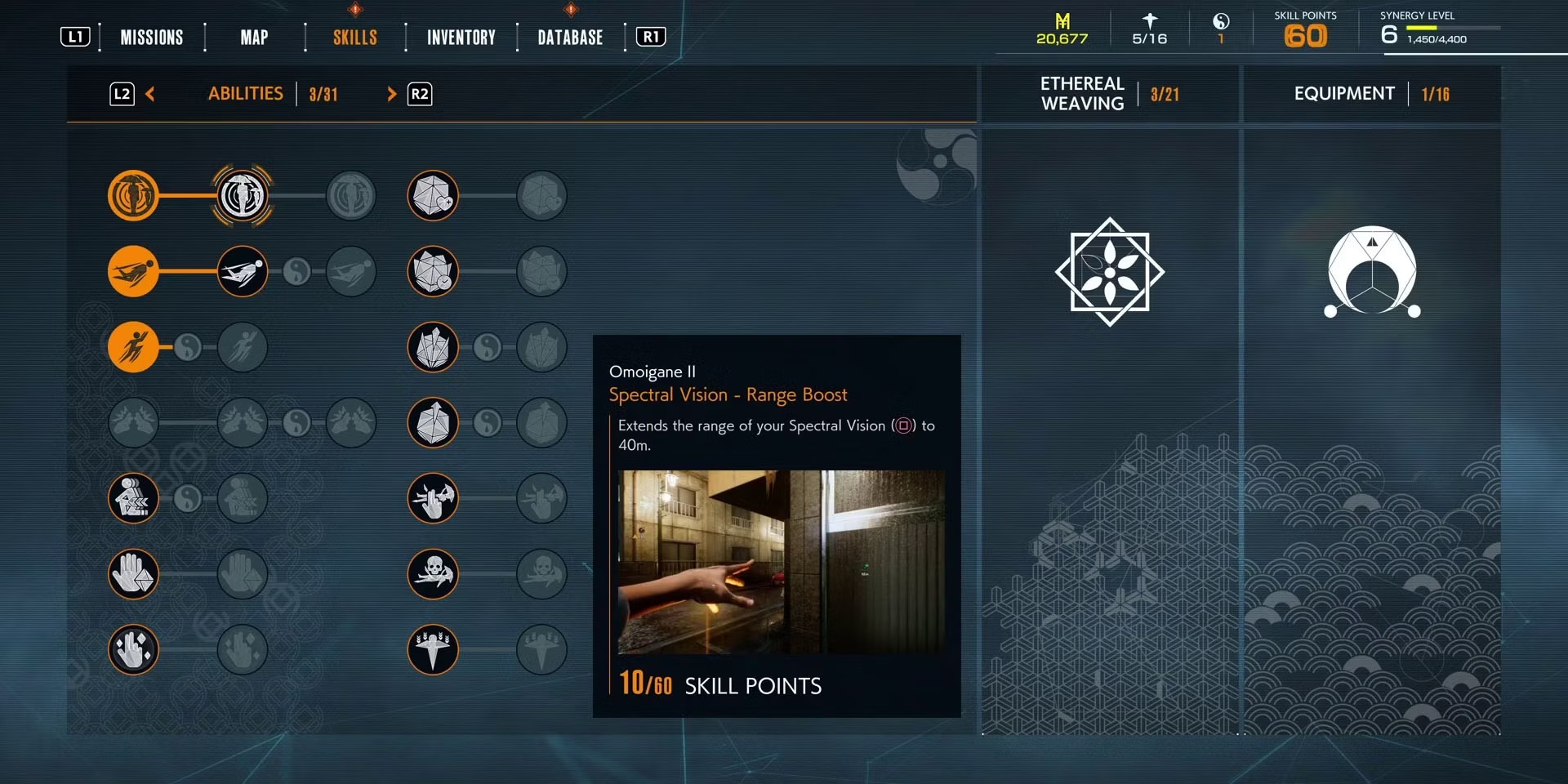Open the Equipment skill category
Screen dimensions: 1568x784
pos(1344,94)
